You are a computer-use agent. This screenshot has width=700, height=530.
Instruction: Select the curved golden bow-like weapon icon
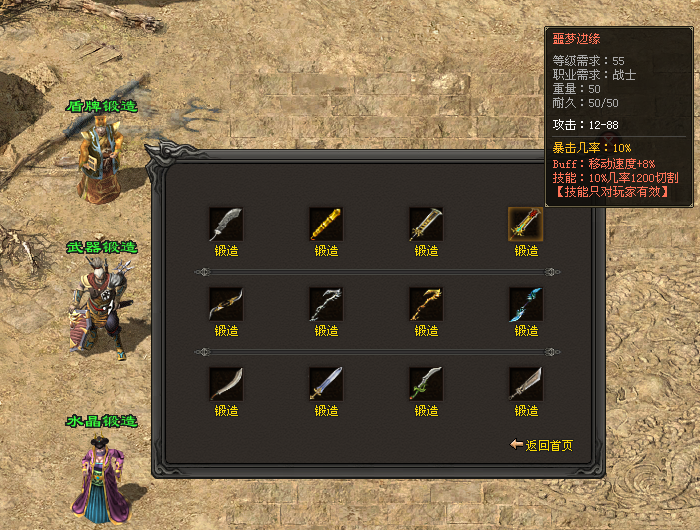(226, 304)
